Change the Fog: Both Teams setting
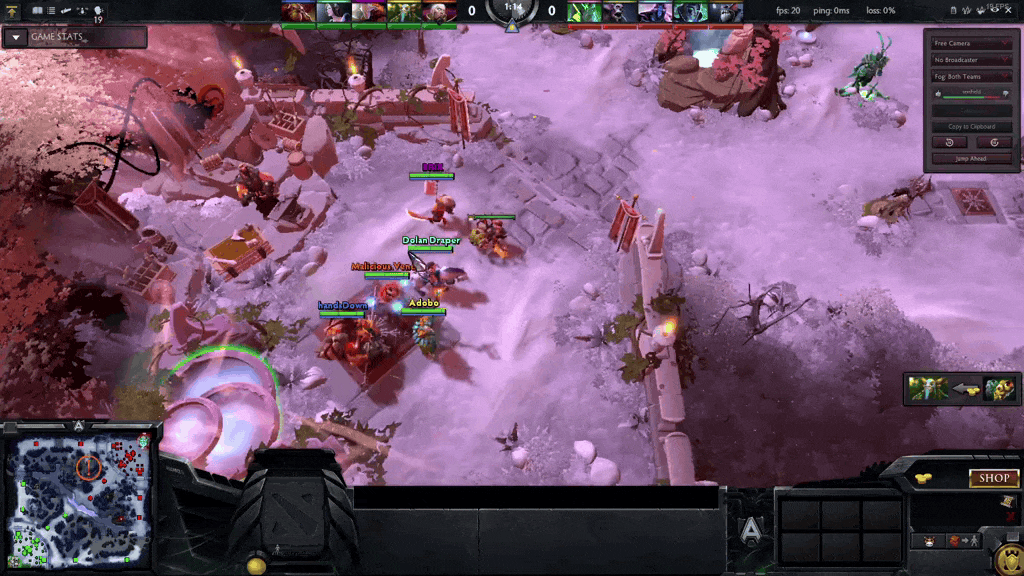The width and height of the screenshot is (1024, 576). tap(971, 76)
